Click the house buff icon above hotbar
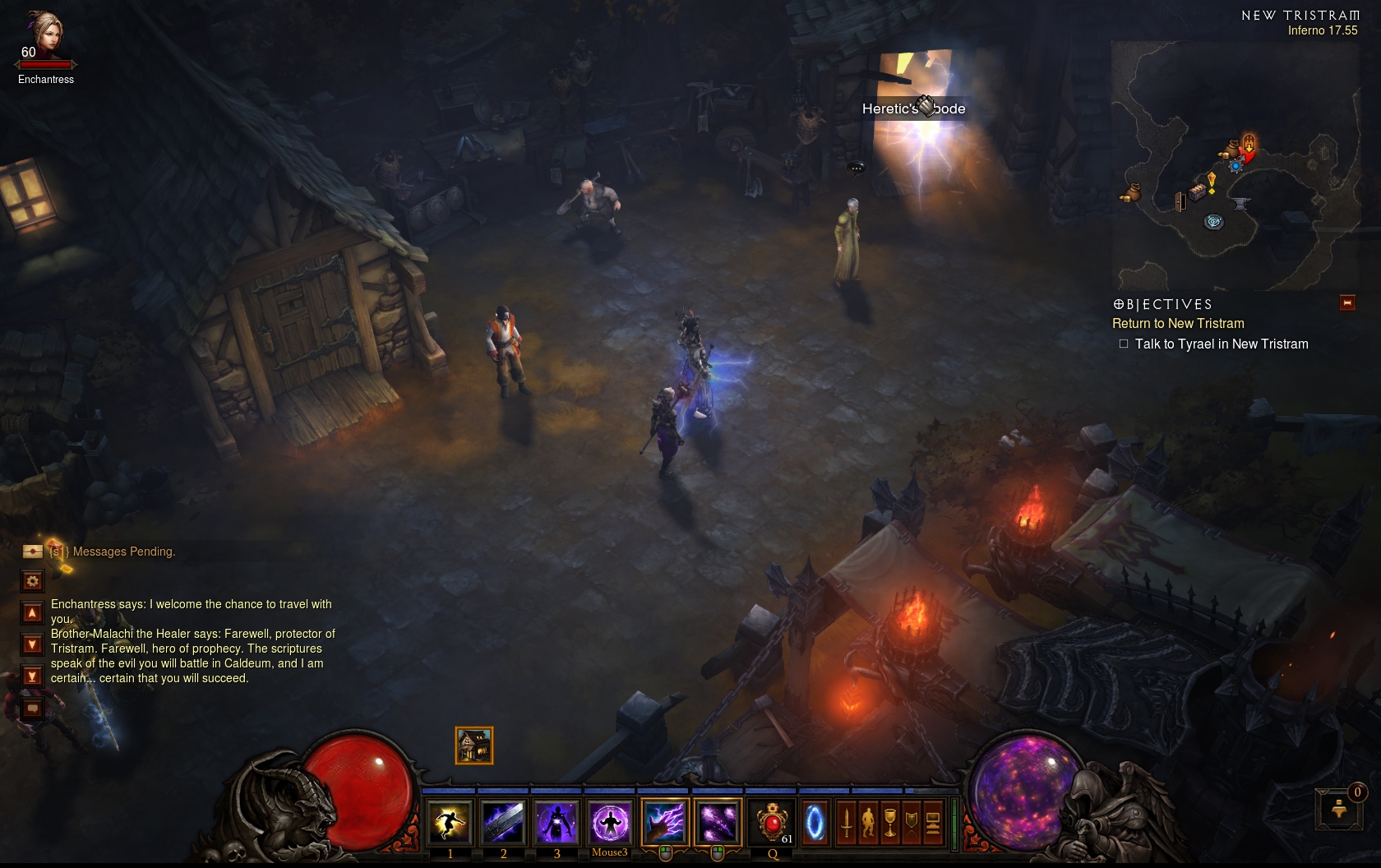Image resolution: width=1381 pixels, height=868 pixels. (474, 746)
